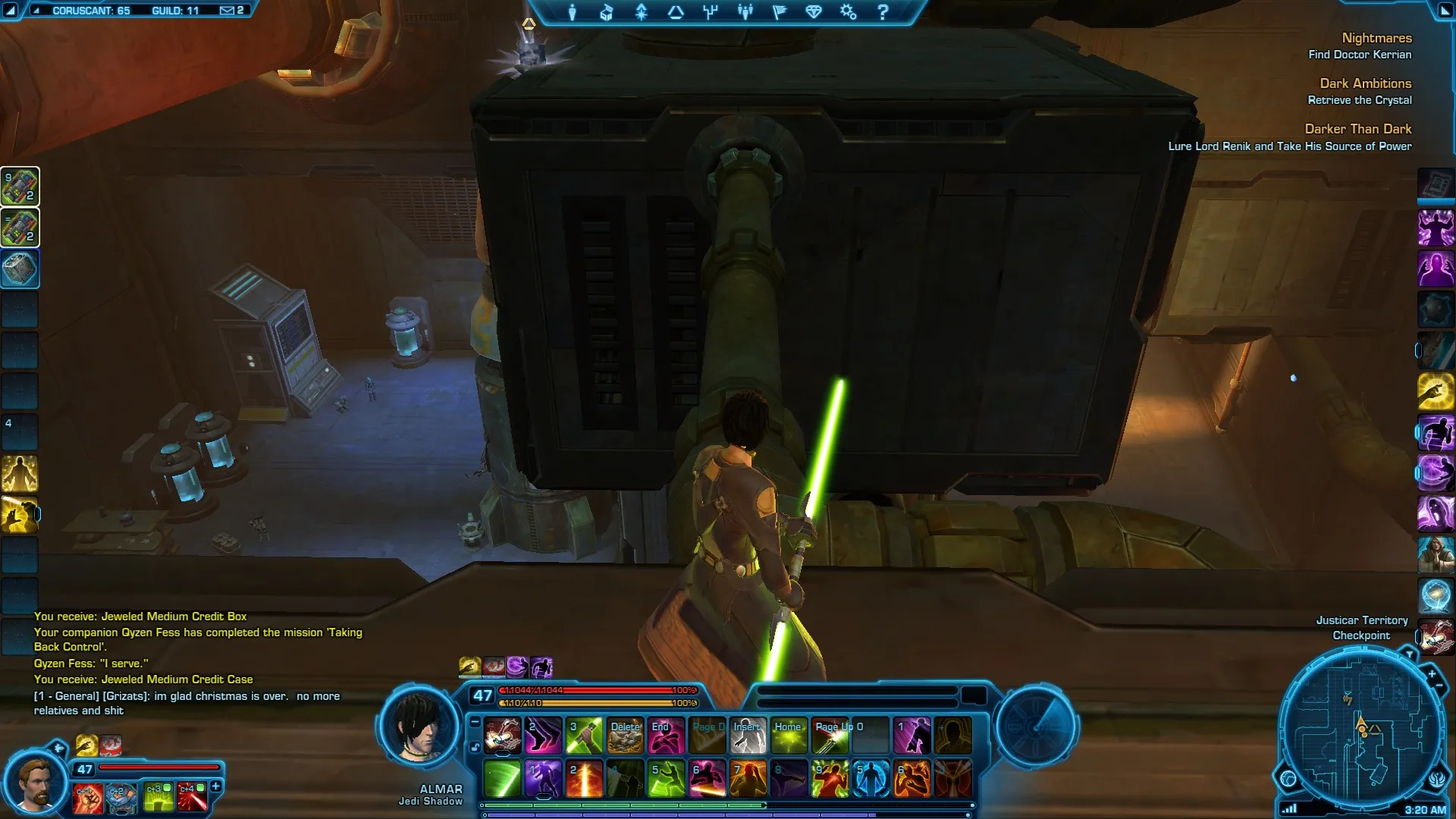Open the mail envelope icon

227,11
